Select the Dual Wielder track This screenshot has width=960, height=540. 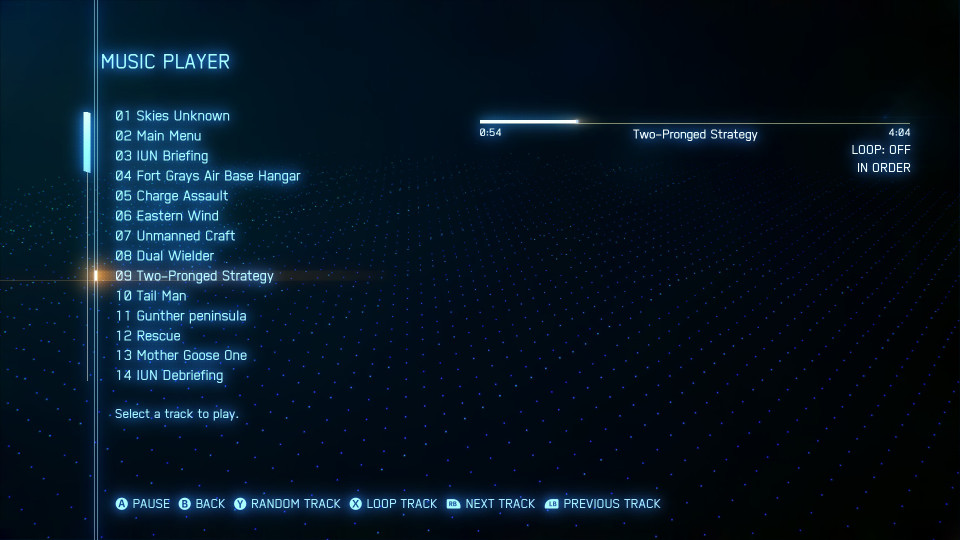point(164,256)
